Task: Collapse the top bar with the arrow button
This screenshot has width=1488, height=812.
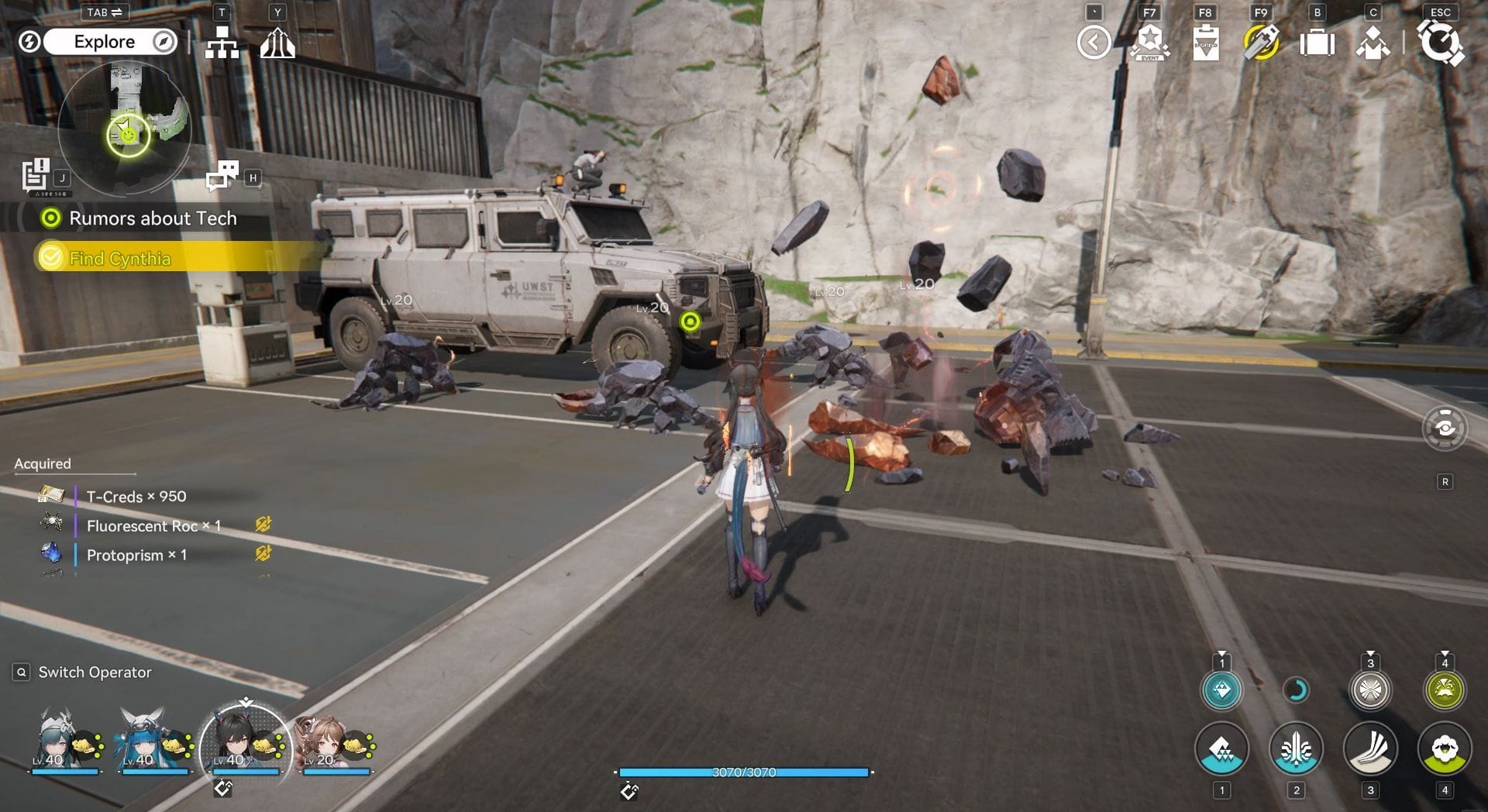Action: (1094, 43)
